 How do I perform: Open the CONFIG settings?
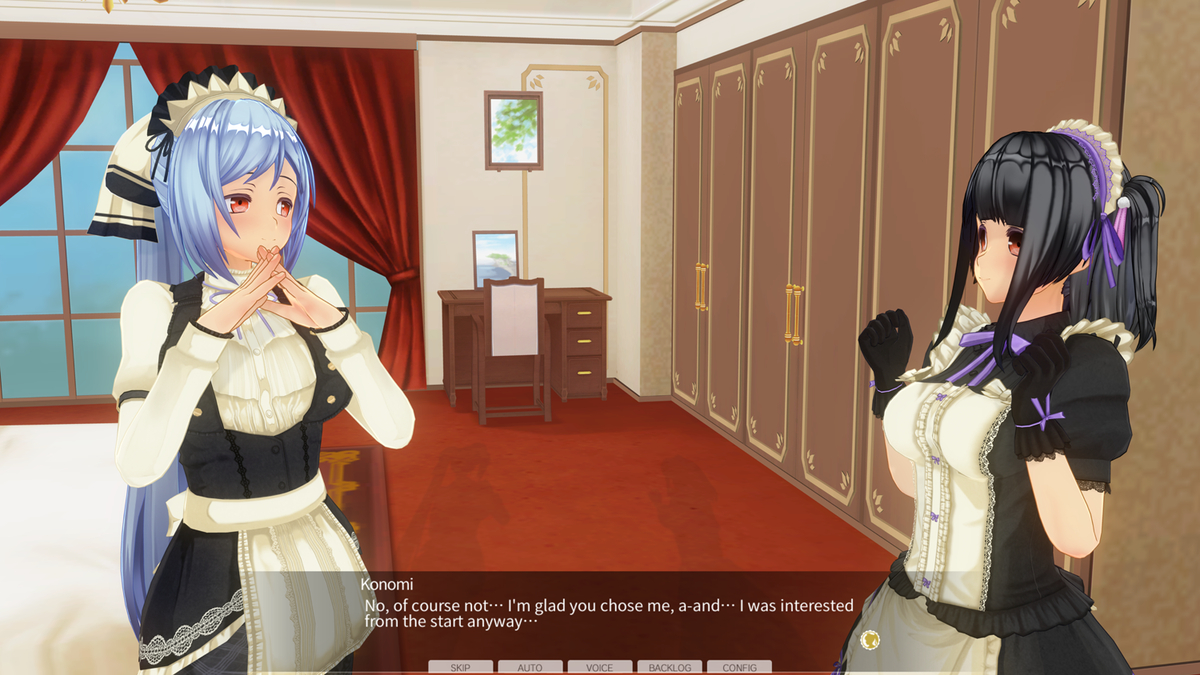pos(739,667)
